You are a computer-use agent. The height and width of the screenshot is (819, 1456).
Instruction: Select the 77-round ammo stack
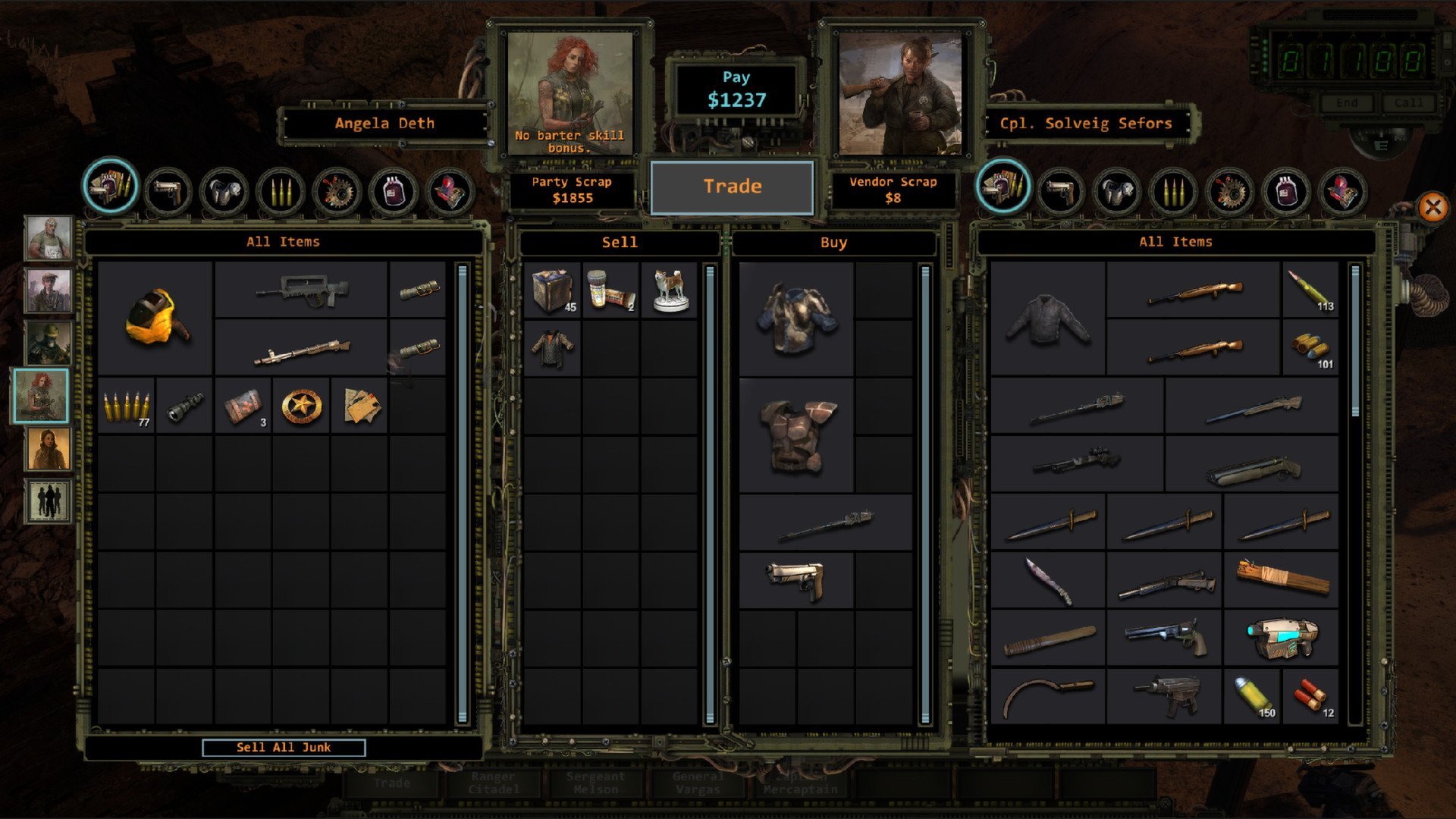pyautogui.click(x=126, y=406)
